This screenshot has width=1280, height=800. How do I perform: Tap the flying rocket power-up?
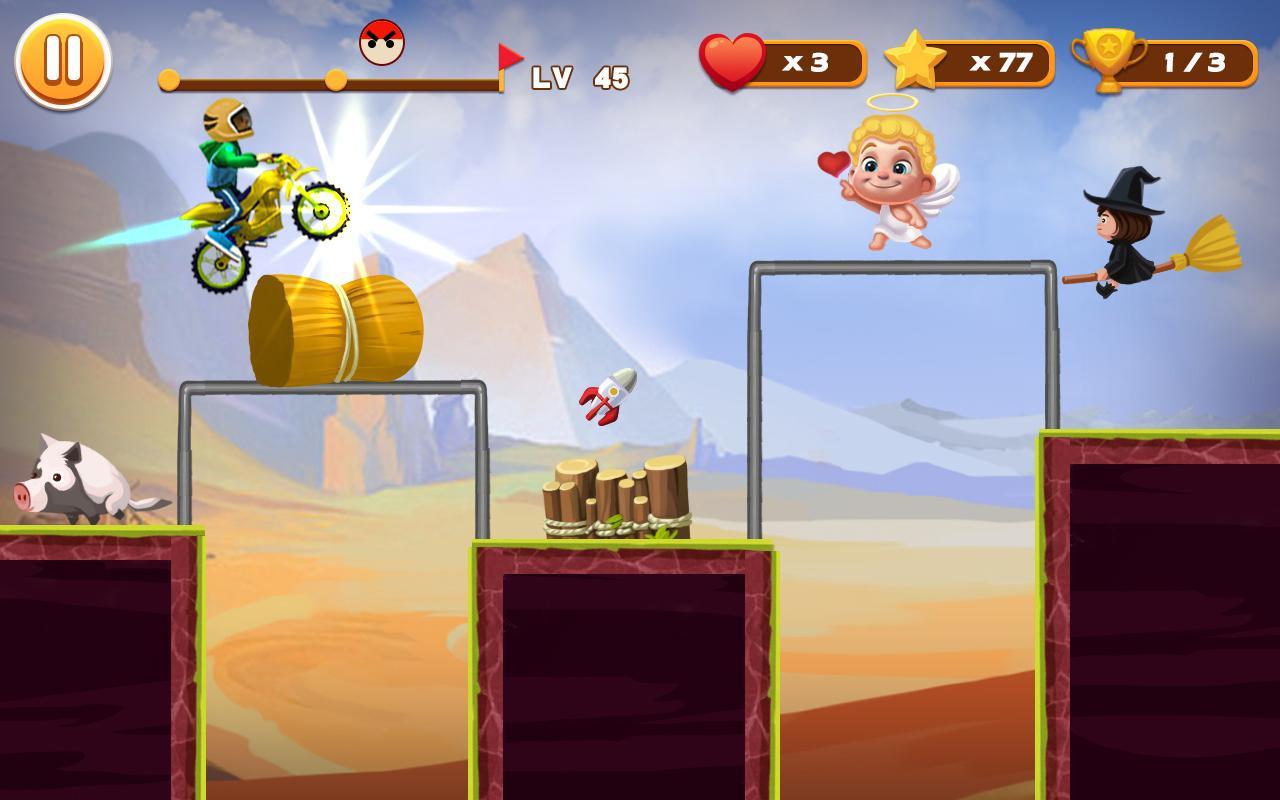click(607, 396)
